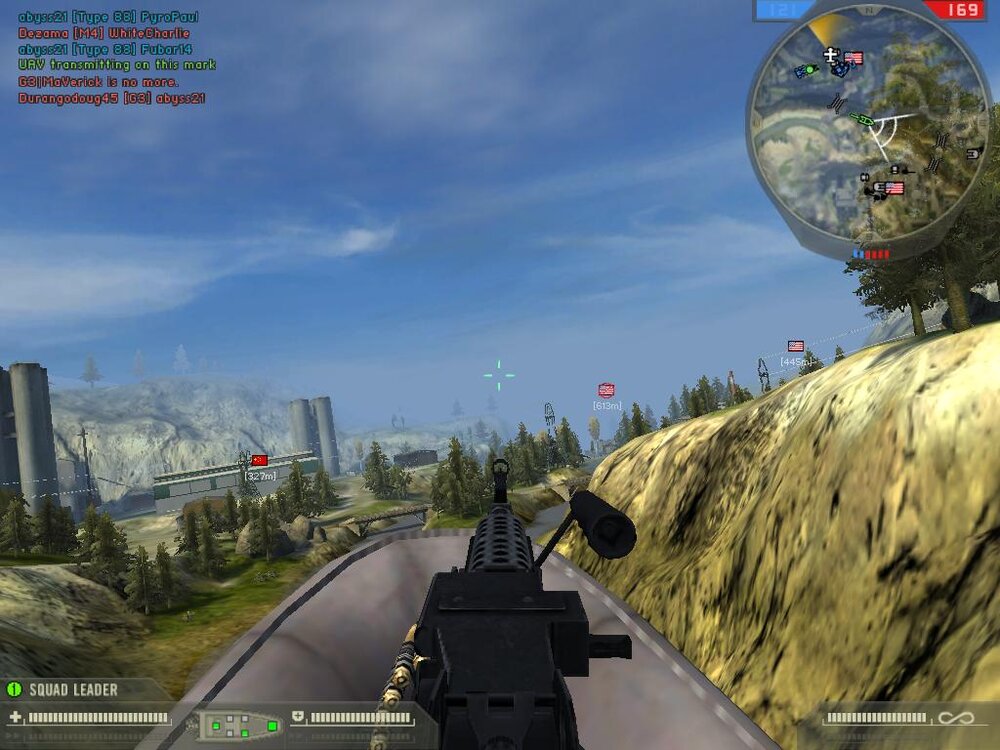The width and height of the screenshot is (1000, 750).
Task: Click the kill feed chat log
Action: [x=115, y=58]
